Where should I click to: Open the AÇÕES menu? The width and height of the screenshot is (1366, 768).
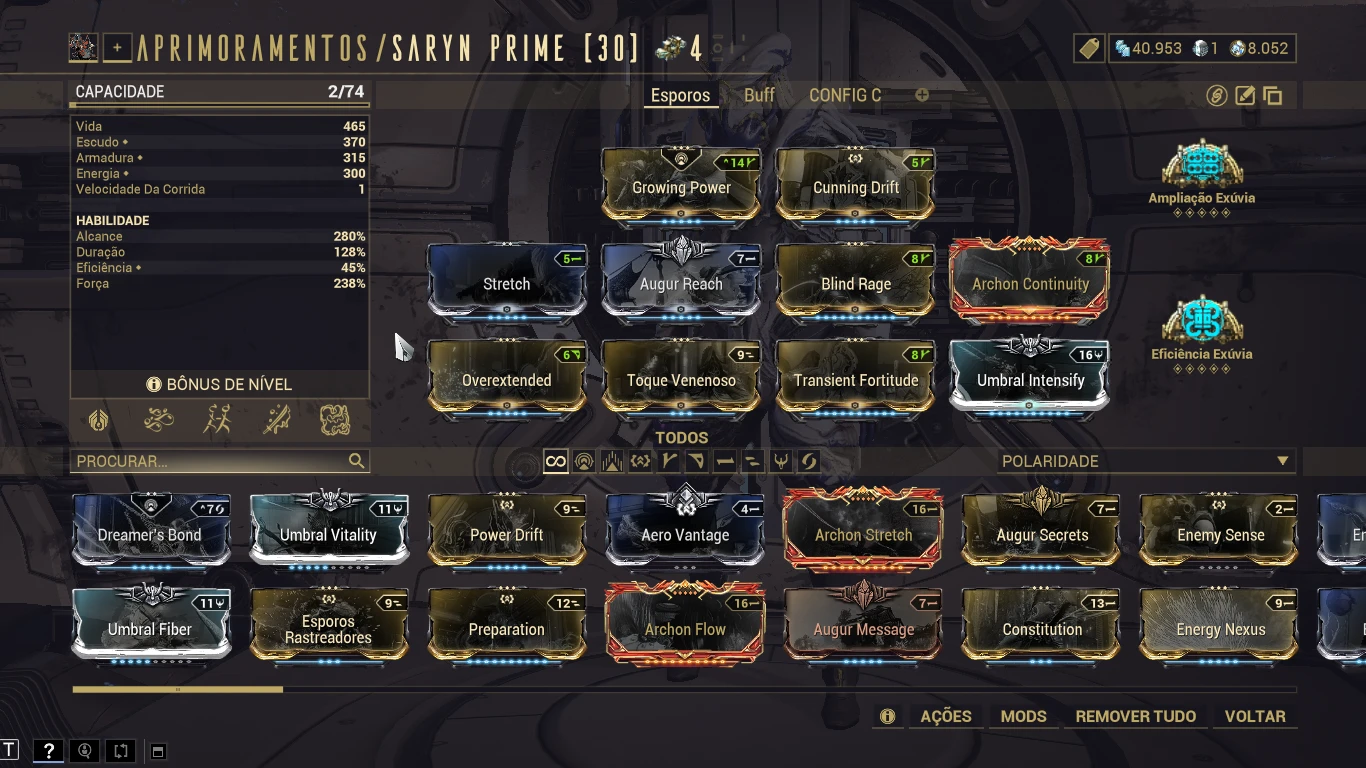(x=945, y=716)
